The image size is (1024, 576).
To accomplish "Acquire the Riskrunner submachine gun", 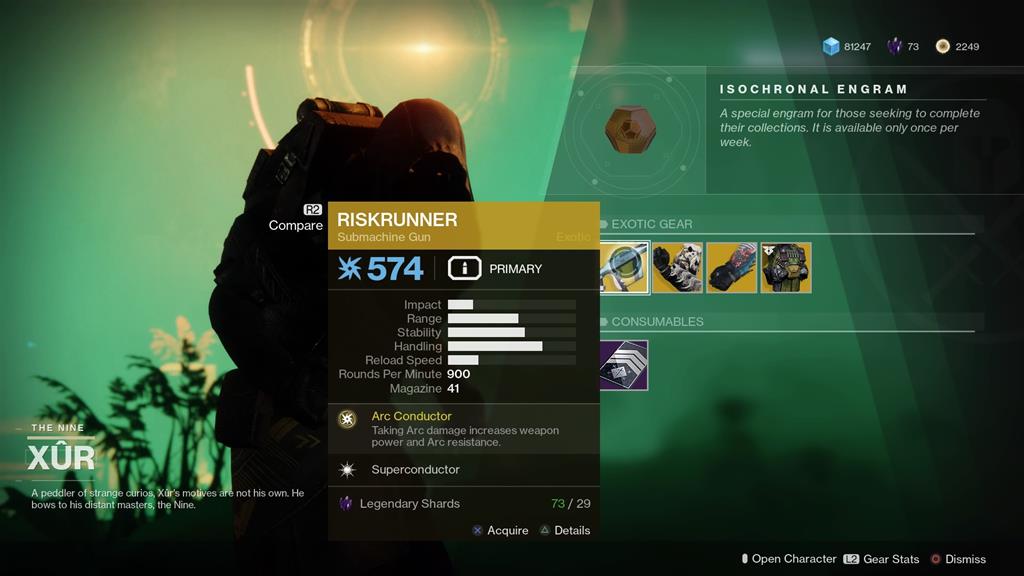I will coord(500,530).
